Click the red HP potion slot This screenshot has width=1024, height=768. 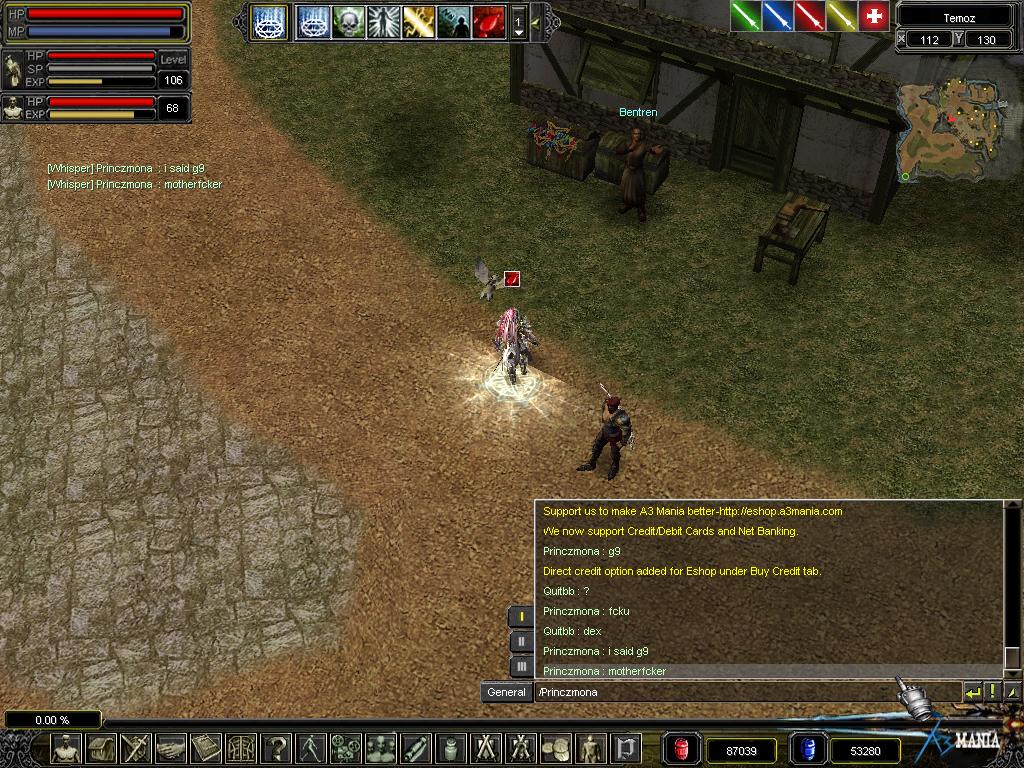[x=683, y=749]
